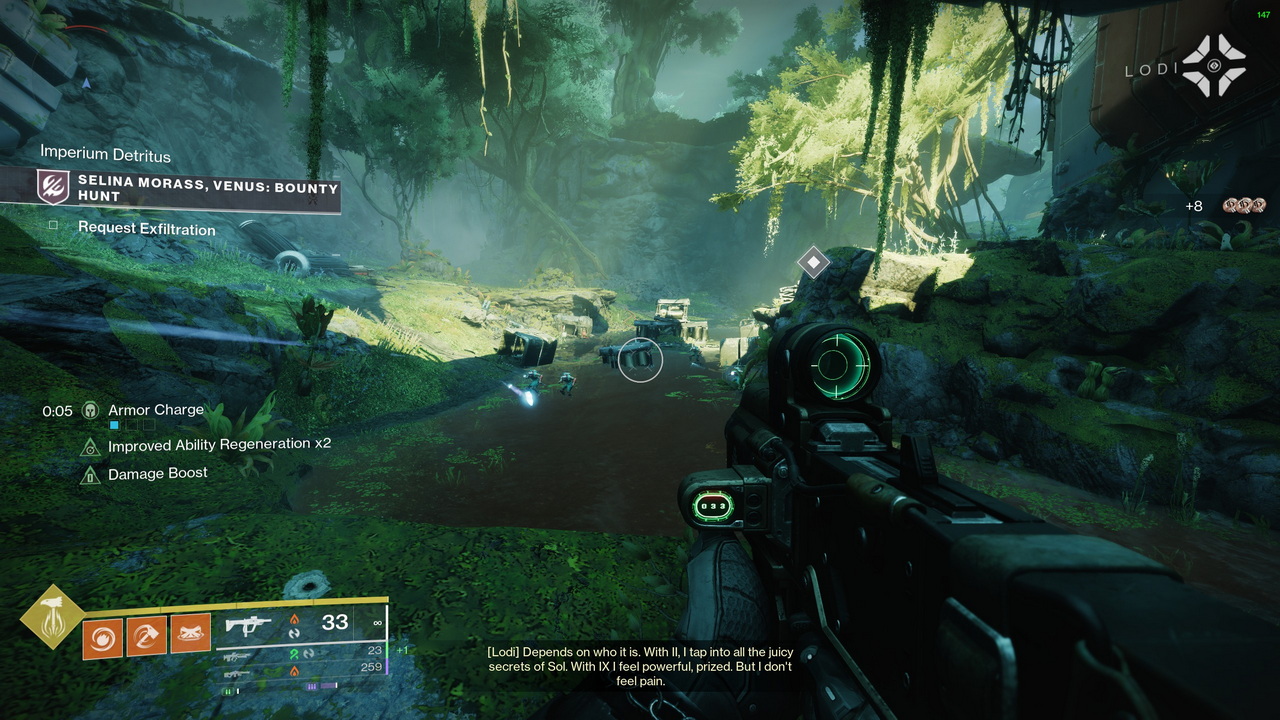Use the orange hammer melee ability
This screenshot has width=1280, height=720.
[146, 634]
